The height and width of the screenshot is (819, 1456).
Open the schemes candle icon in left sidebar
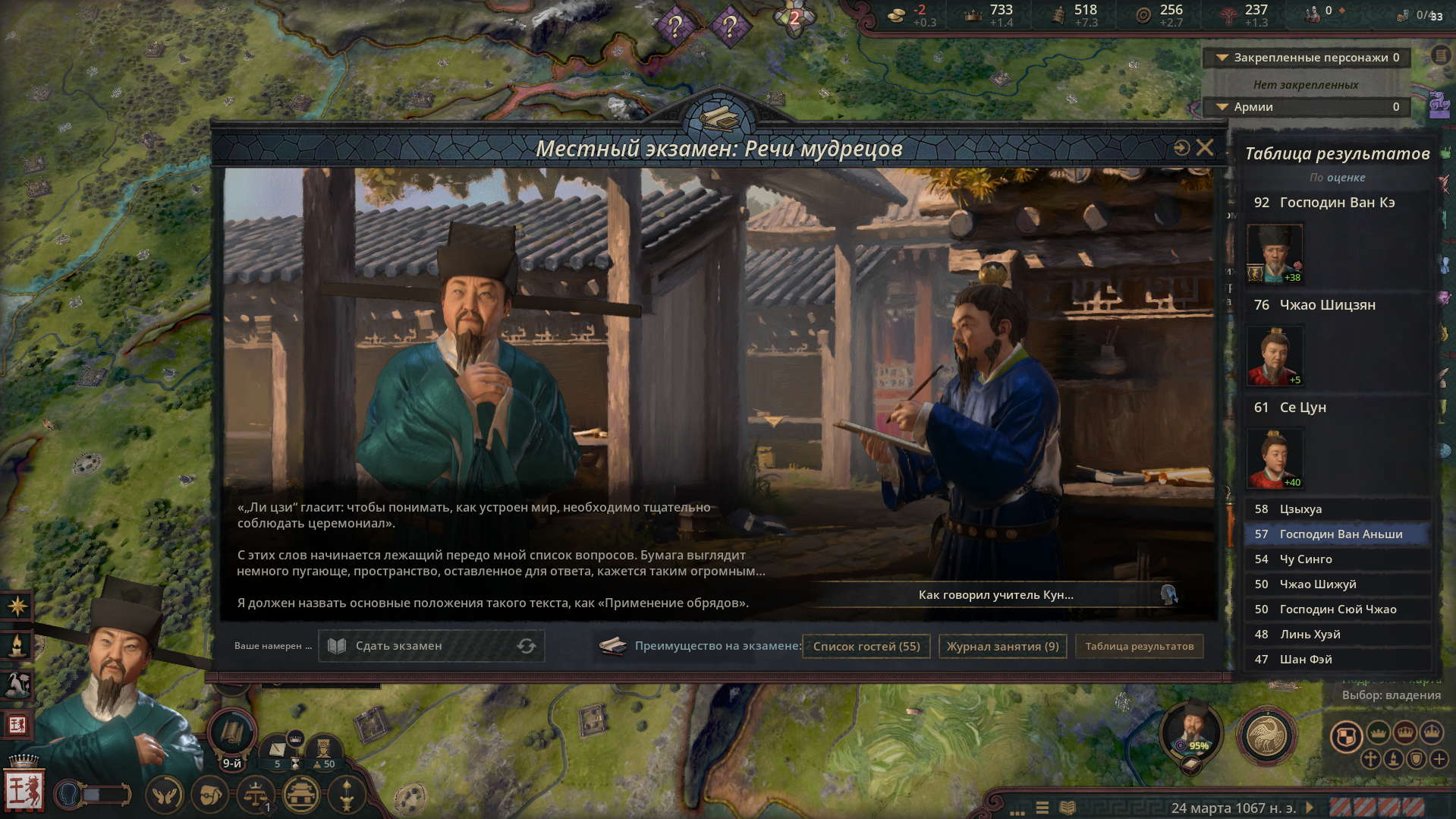17,647
